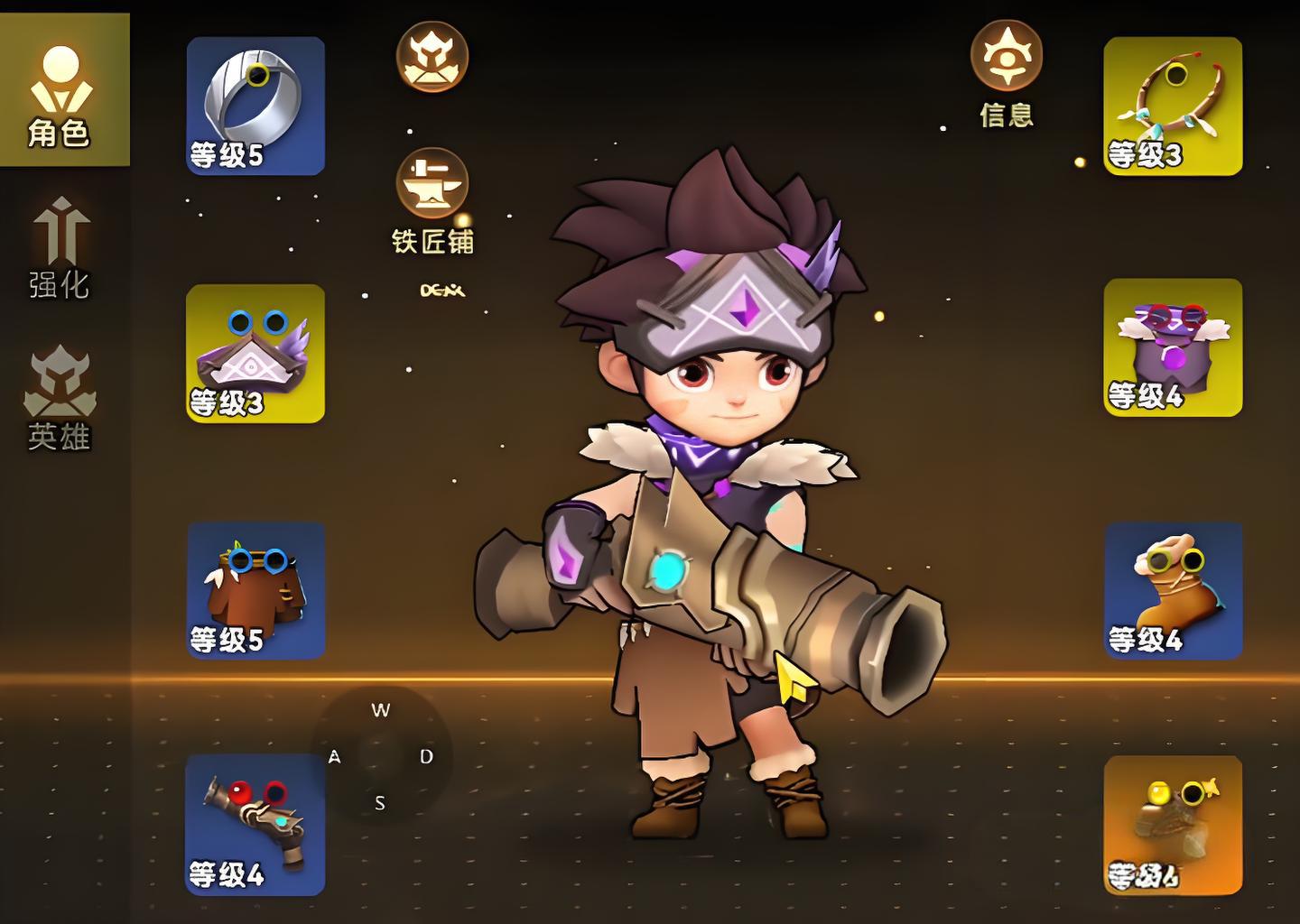
Task: Select the bone necklace equipment slot
Action: 1173,106
